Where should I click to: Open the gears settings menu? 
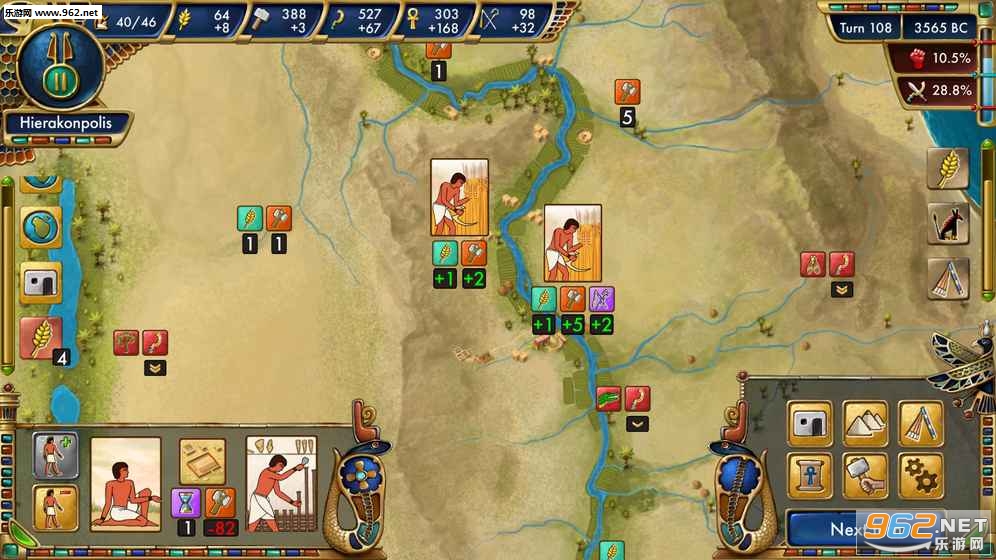pyautogui.click(x=920, y=475)
